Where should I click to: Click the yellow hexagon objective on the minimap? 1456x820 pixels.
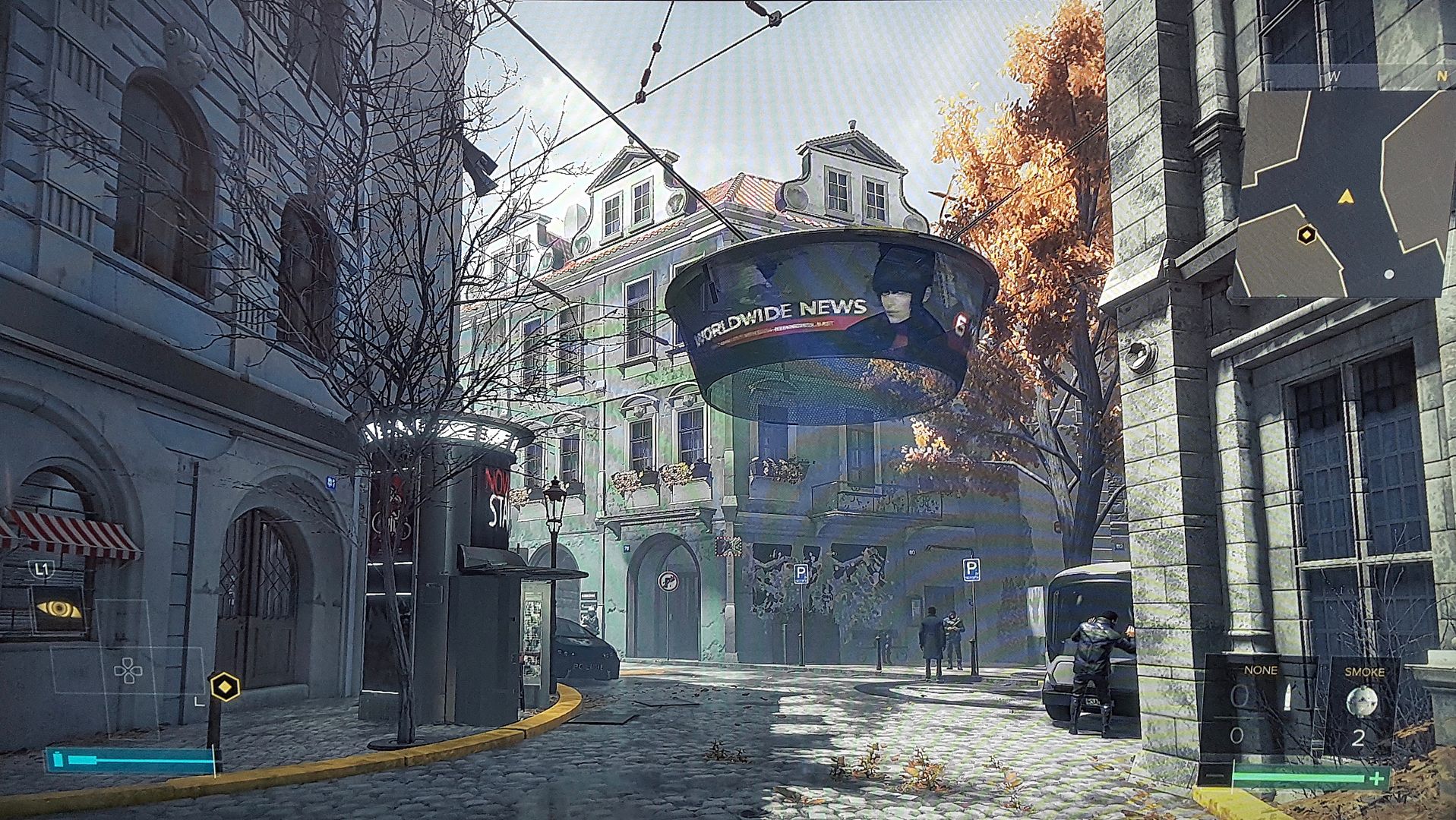tap(1306, 235)
